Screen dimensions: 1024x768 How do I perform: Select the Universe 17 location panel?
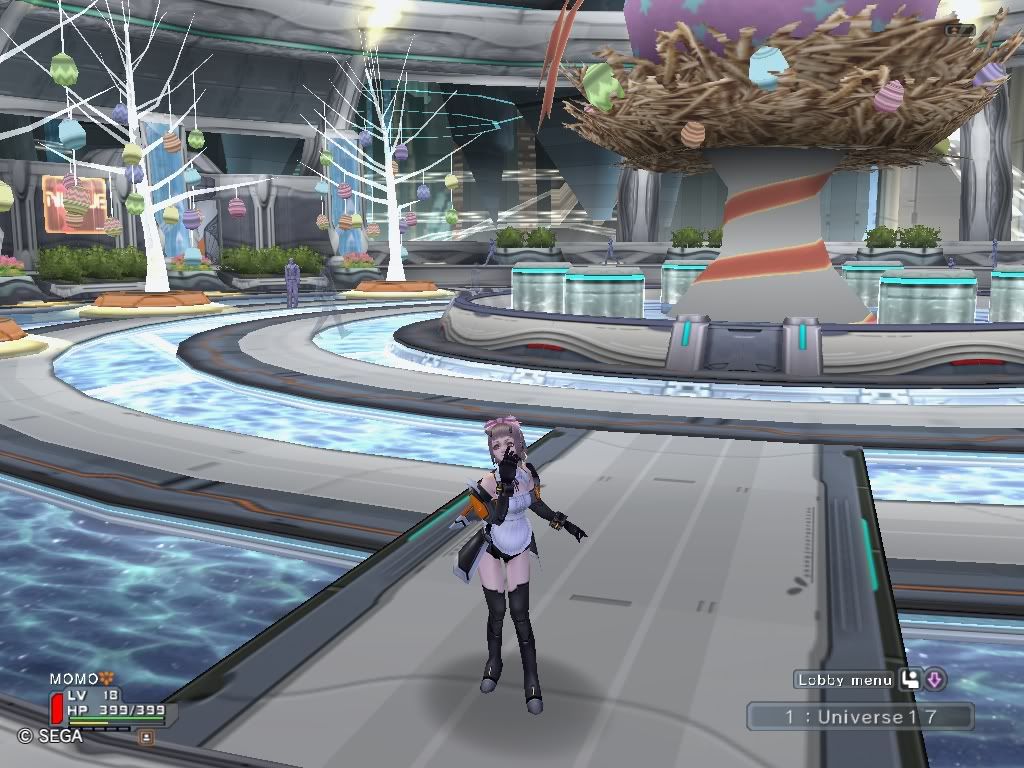point(860,716)
